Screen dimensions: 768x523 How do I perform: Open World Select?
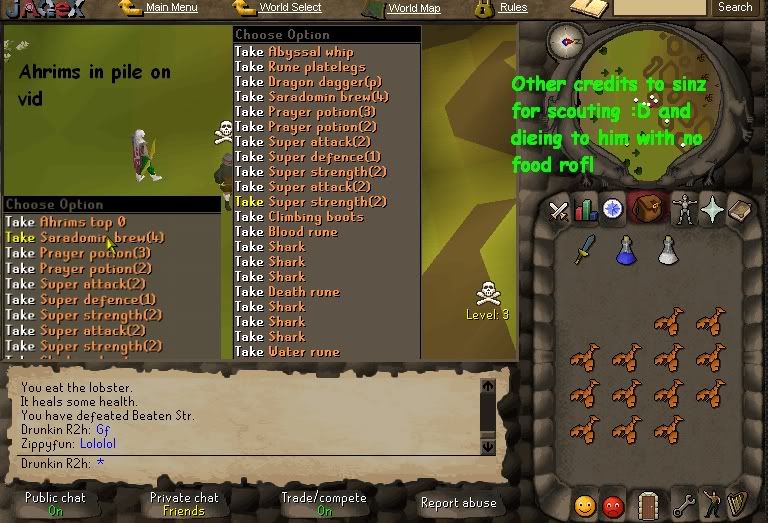[x=290, y=8]
